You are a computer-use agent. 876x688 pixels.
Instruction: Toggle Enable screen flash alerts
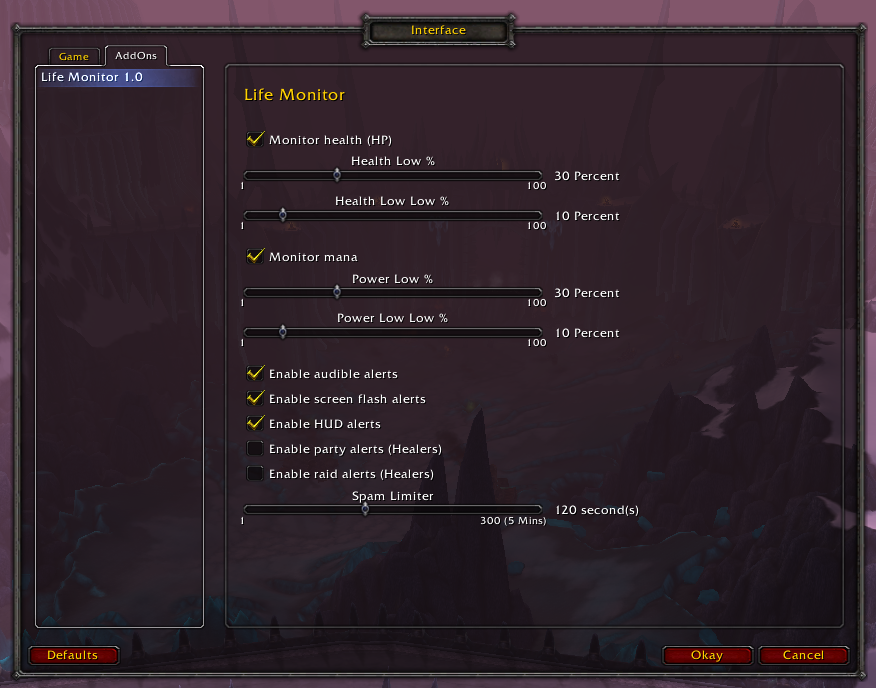(256, 399)
